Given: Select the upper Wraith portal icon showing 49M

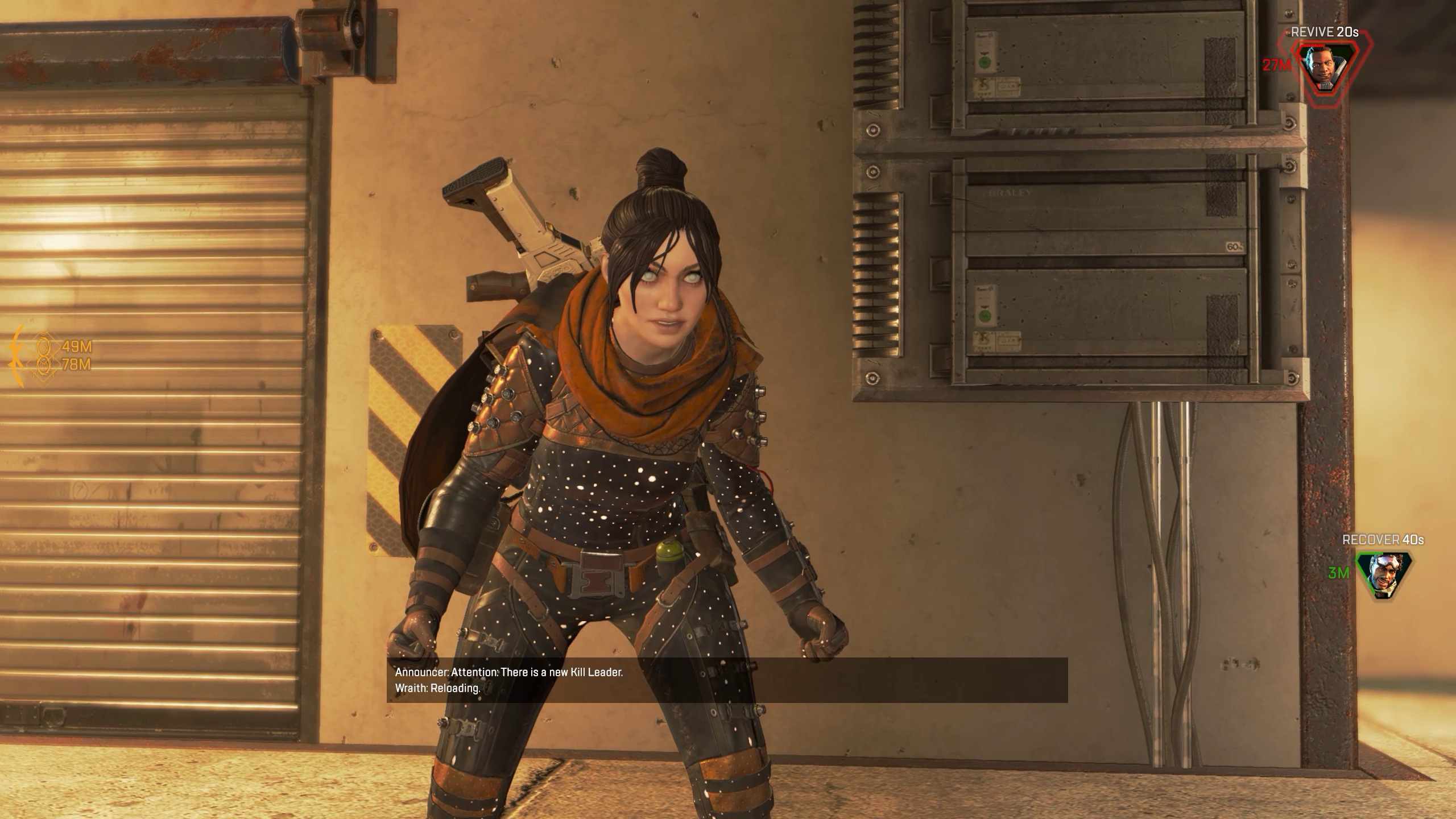Looking at the screenshot, I should point(43,346).
